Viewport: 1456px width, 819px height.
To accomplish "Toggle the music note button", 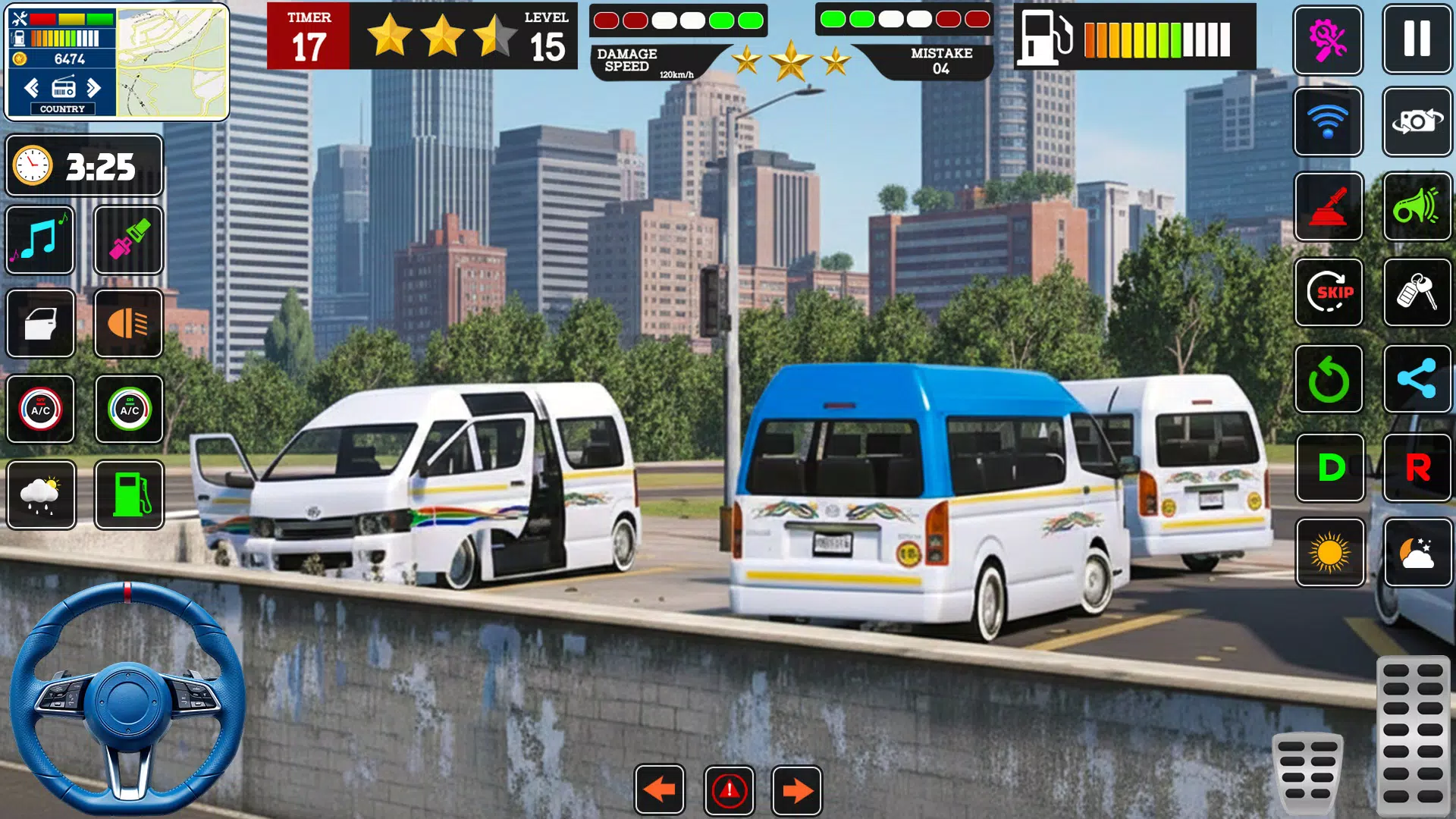I will click(x=40, y=240).
